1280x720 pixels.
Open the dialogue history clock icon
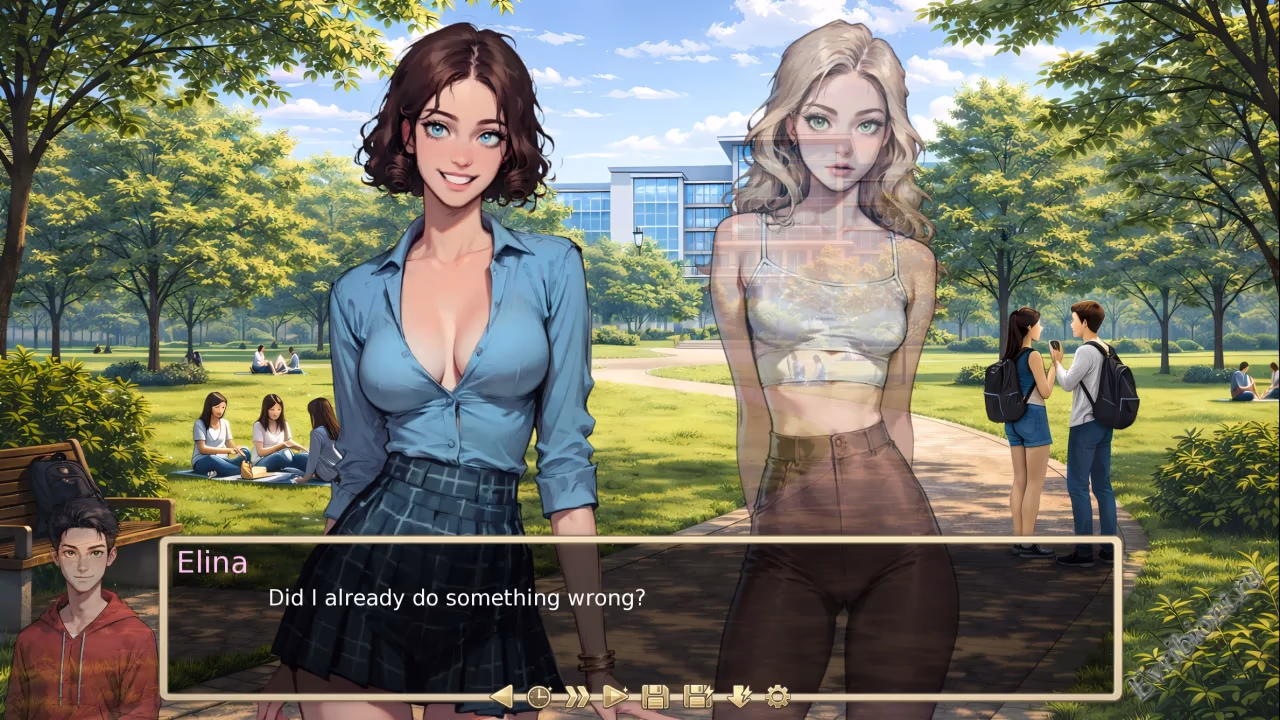539,696
